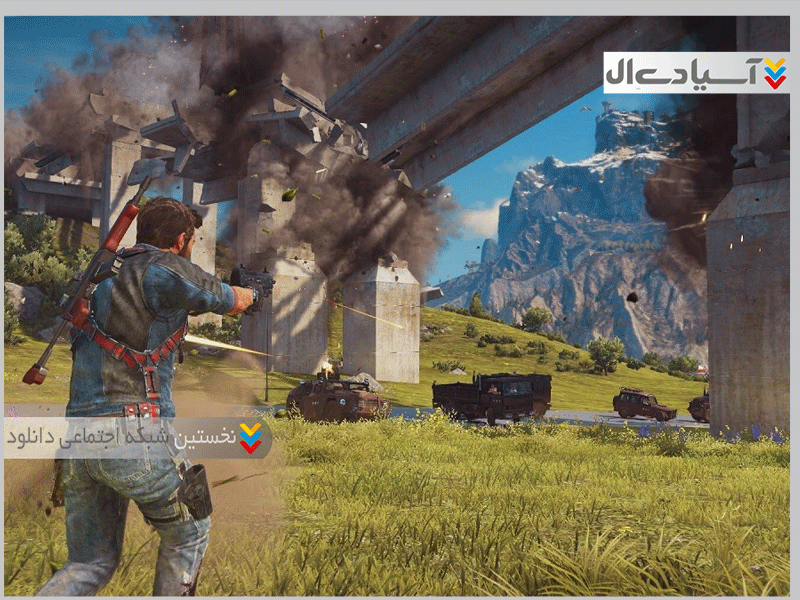Open the Persian download network caption banner

[137, 437]
